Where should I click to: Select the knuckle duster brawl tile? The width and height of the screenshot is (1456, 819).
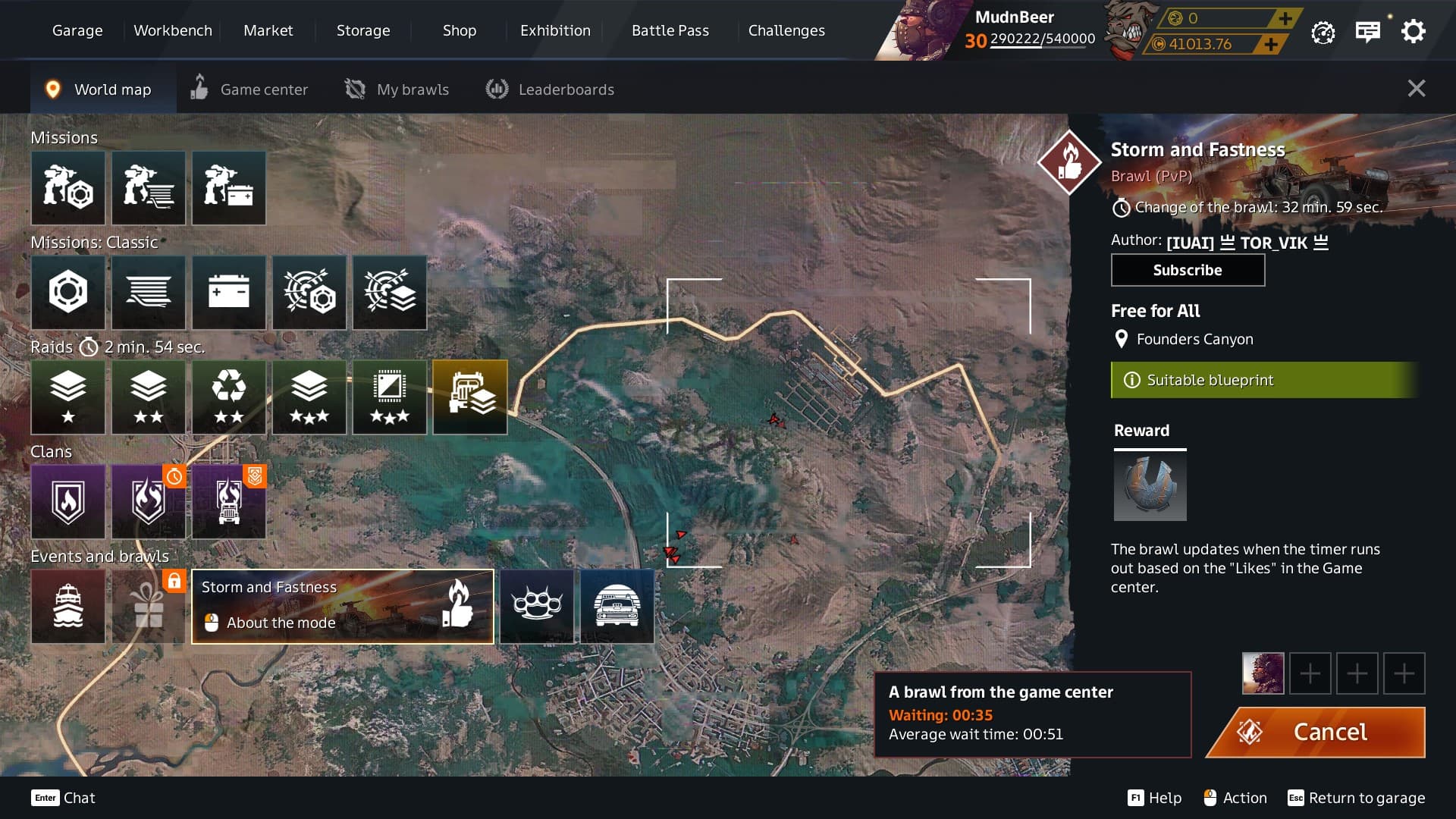coord(537,606)
